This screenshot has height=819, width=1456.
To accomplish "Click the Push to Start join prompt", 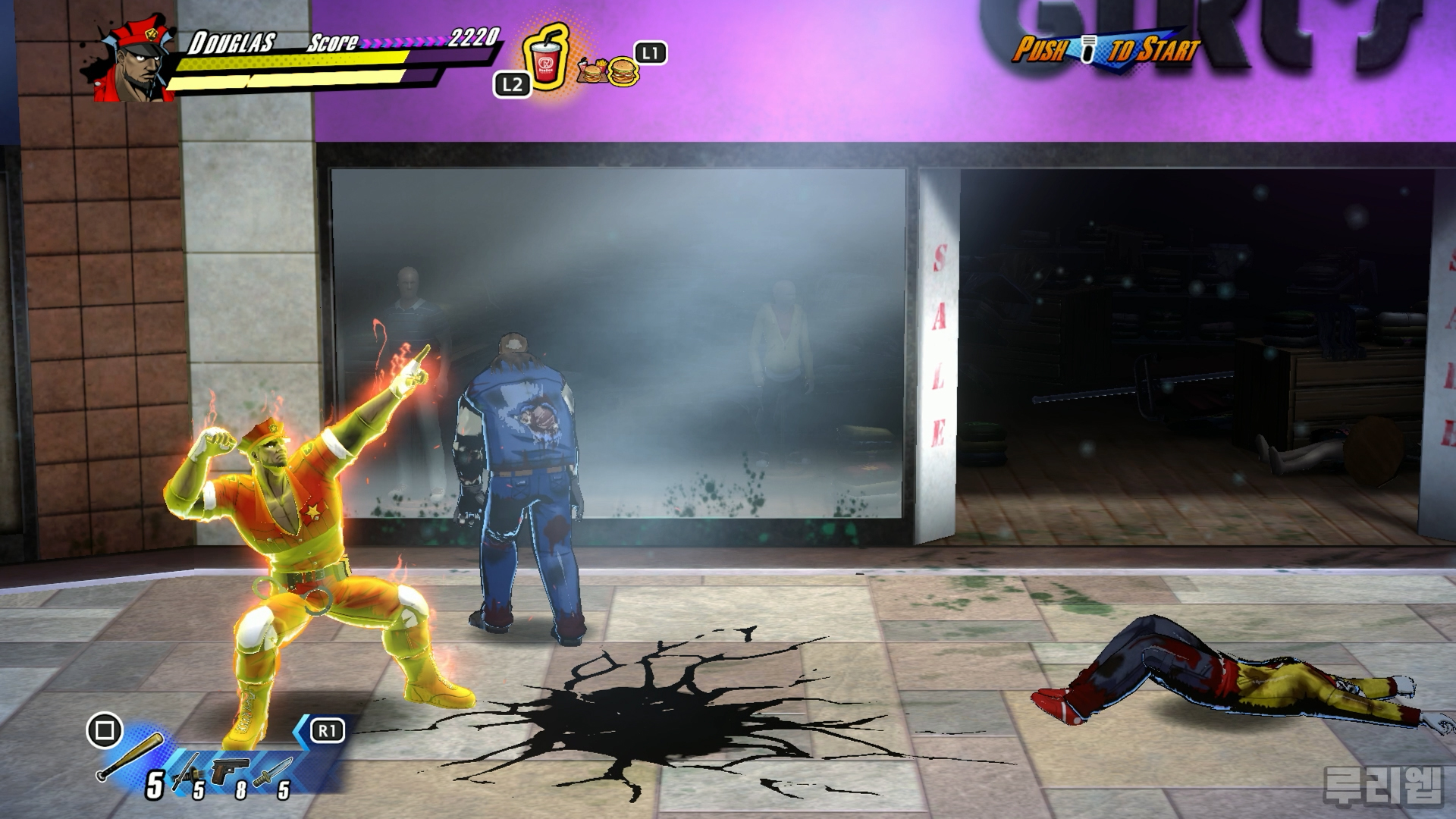I will 1106,50.
